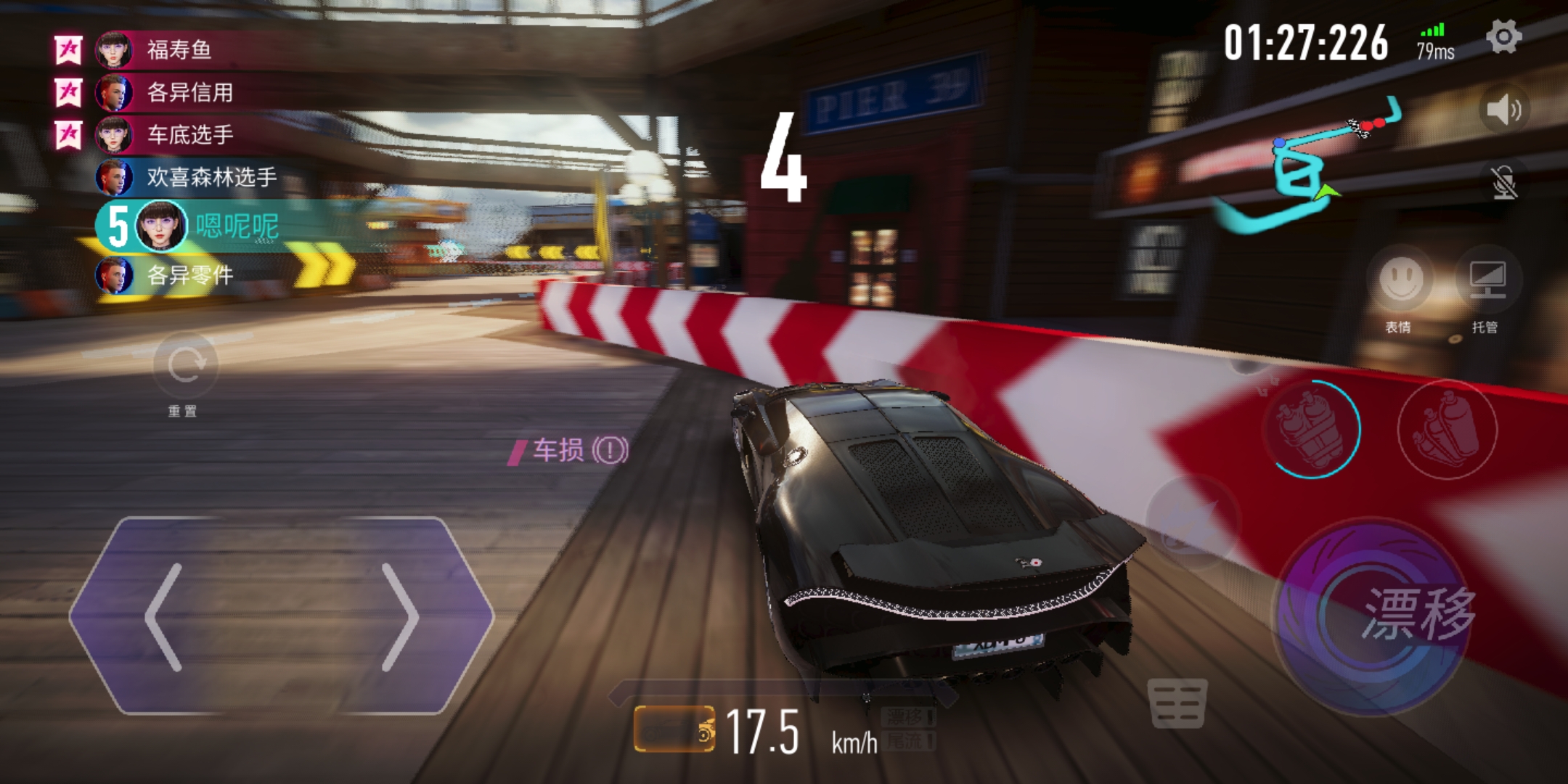Select player 福寿鱼 in the ranking list
Screen dimensions: 1568x784
[x=179, y=50]
